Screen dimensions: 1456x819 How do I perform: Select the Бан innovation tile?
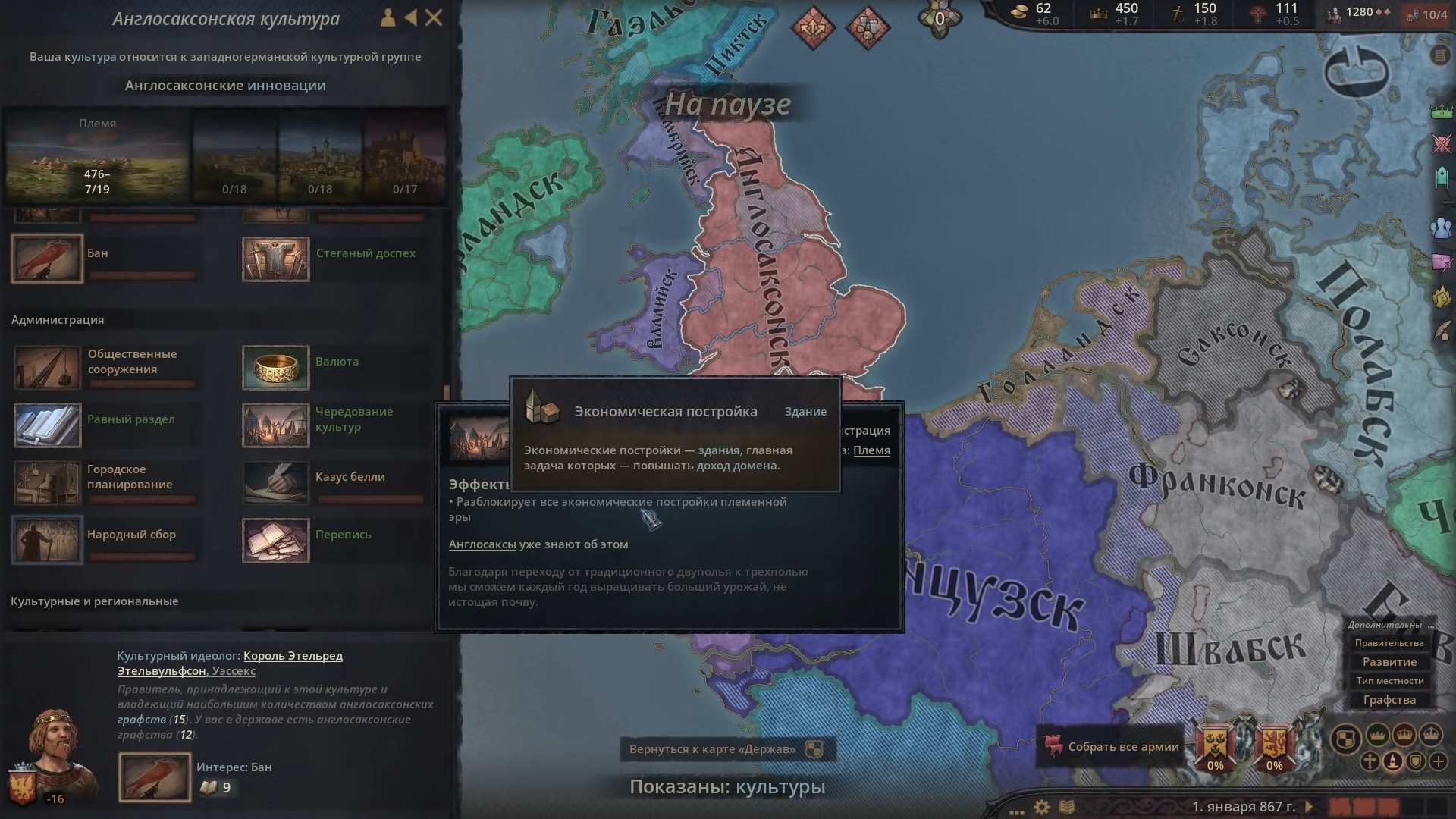47,259
